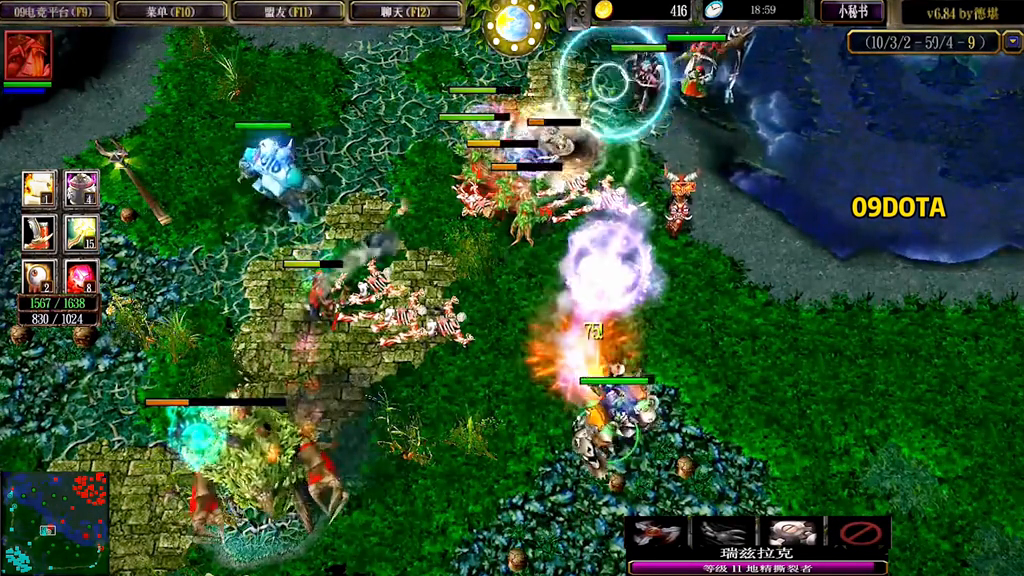This screenshot has height=576, width=1024.
Task: Place the eyeball ward item with 2 charges
Action: tap(39, 275)
